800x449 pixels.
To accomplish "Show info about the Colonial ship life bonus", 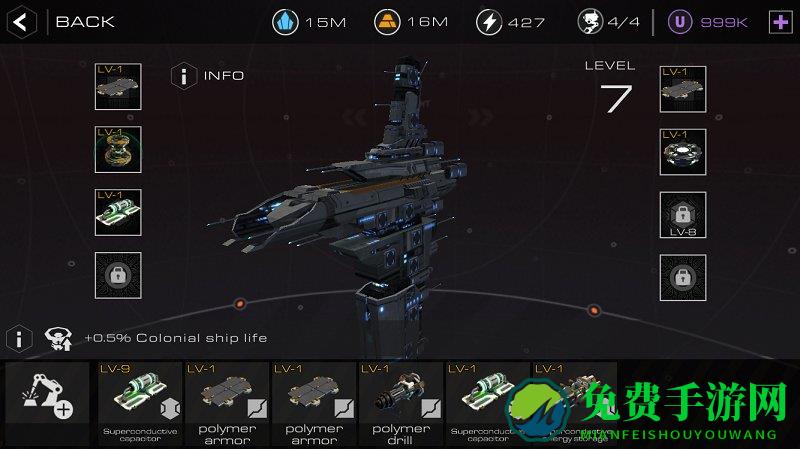I will tap(20, 338).
